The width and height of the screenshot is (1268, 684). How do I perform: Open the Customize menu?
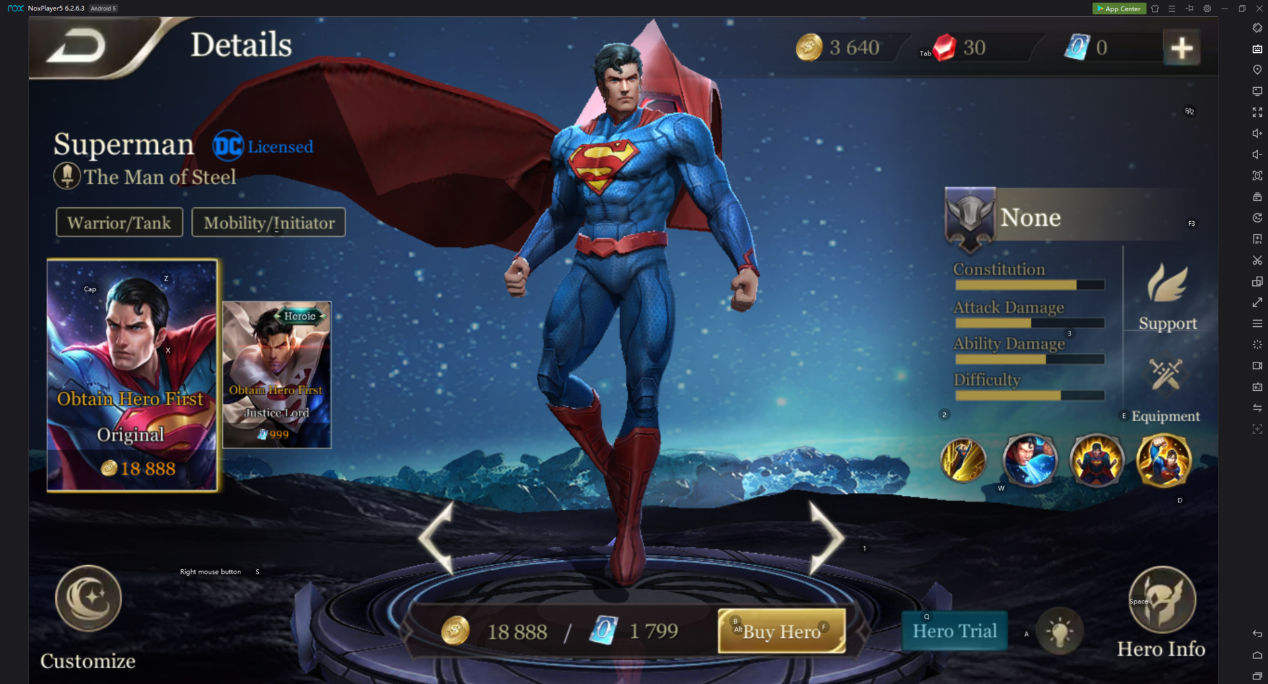(x=88, y=615)
